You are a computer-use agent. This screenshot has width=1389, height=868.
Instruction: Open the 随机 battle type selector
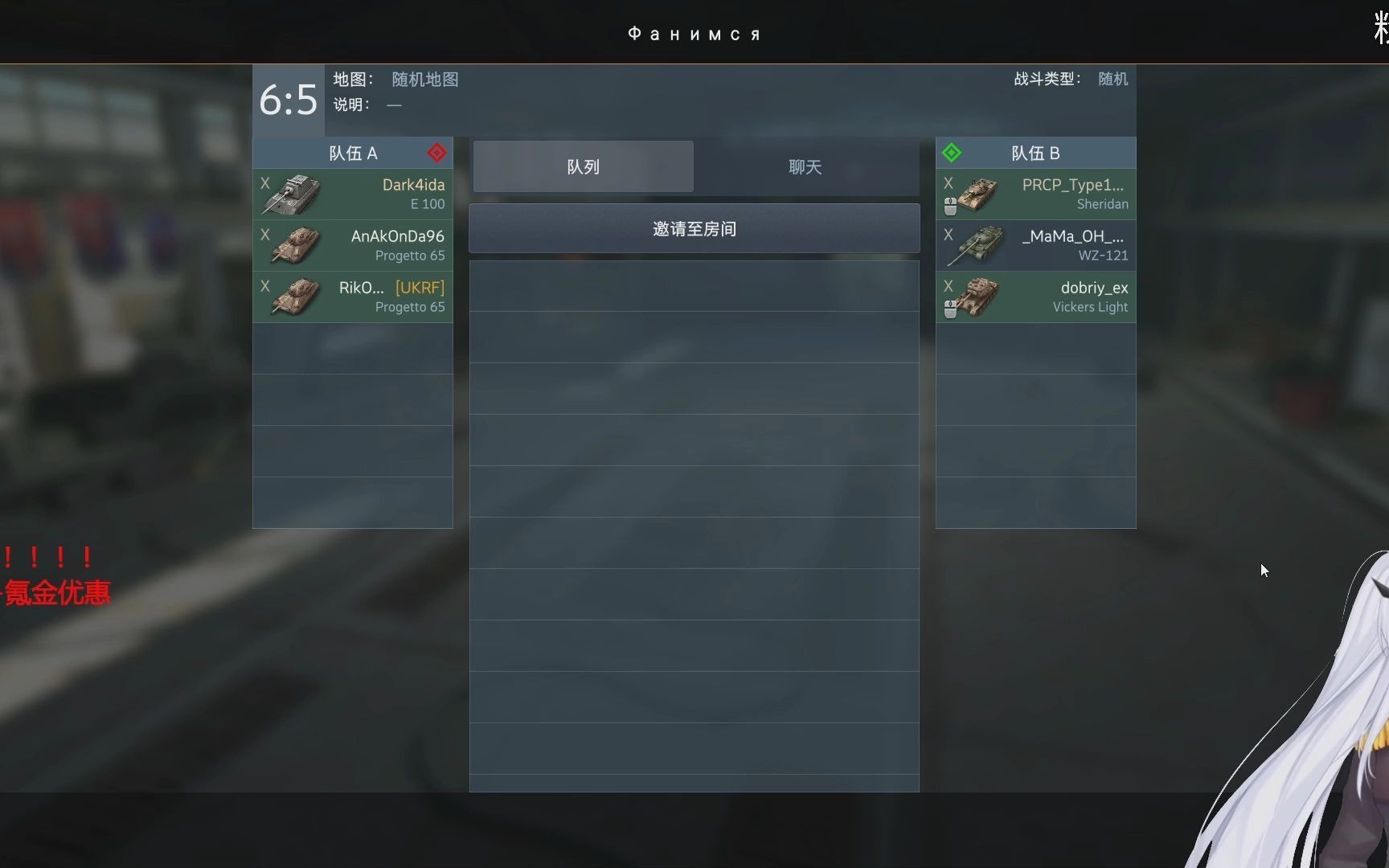1112,79
